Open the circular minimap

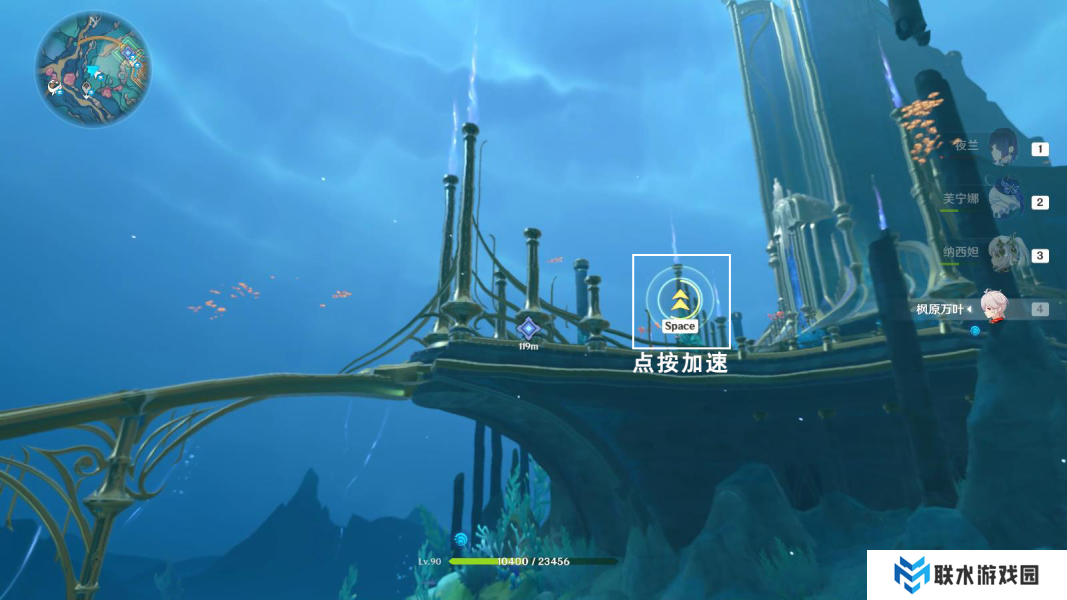[x=93, y=69]
